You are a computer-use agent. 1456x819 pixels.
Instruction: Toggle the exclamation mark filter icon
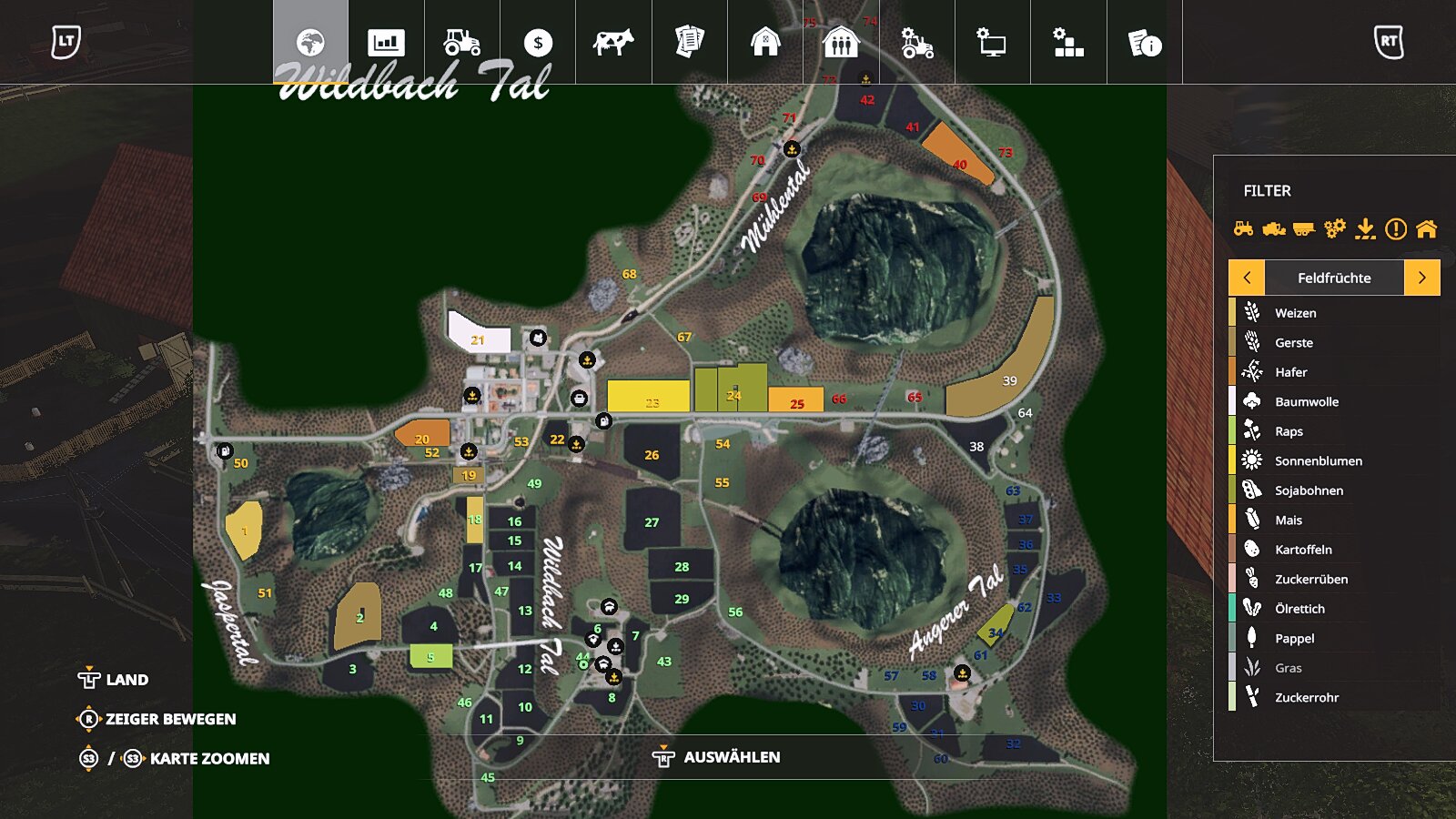(1395, 229)
